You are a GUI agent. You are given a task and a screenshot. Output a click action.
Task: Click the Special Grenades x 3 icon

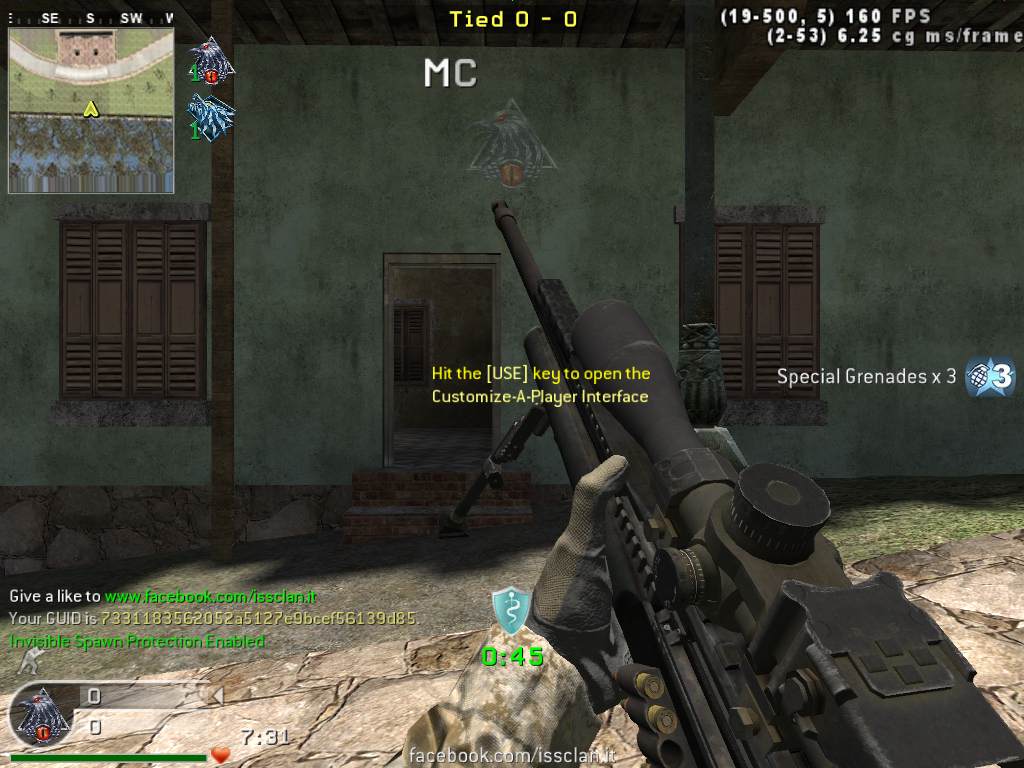tap(990, 377)
